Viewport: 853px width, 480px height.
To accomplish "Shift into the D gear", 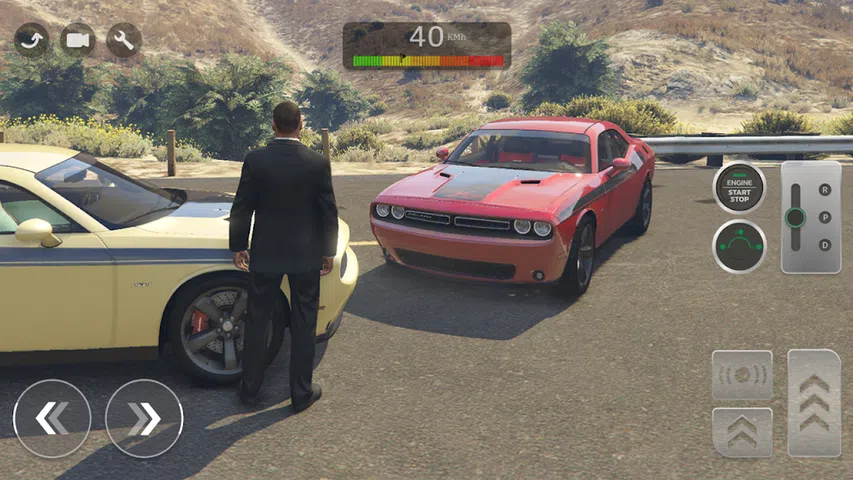I will (825, 245).
